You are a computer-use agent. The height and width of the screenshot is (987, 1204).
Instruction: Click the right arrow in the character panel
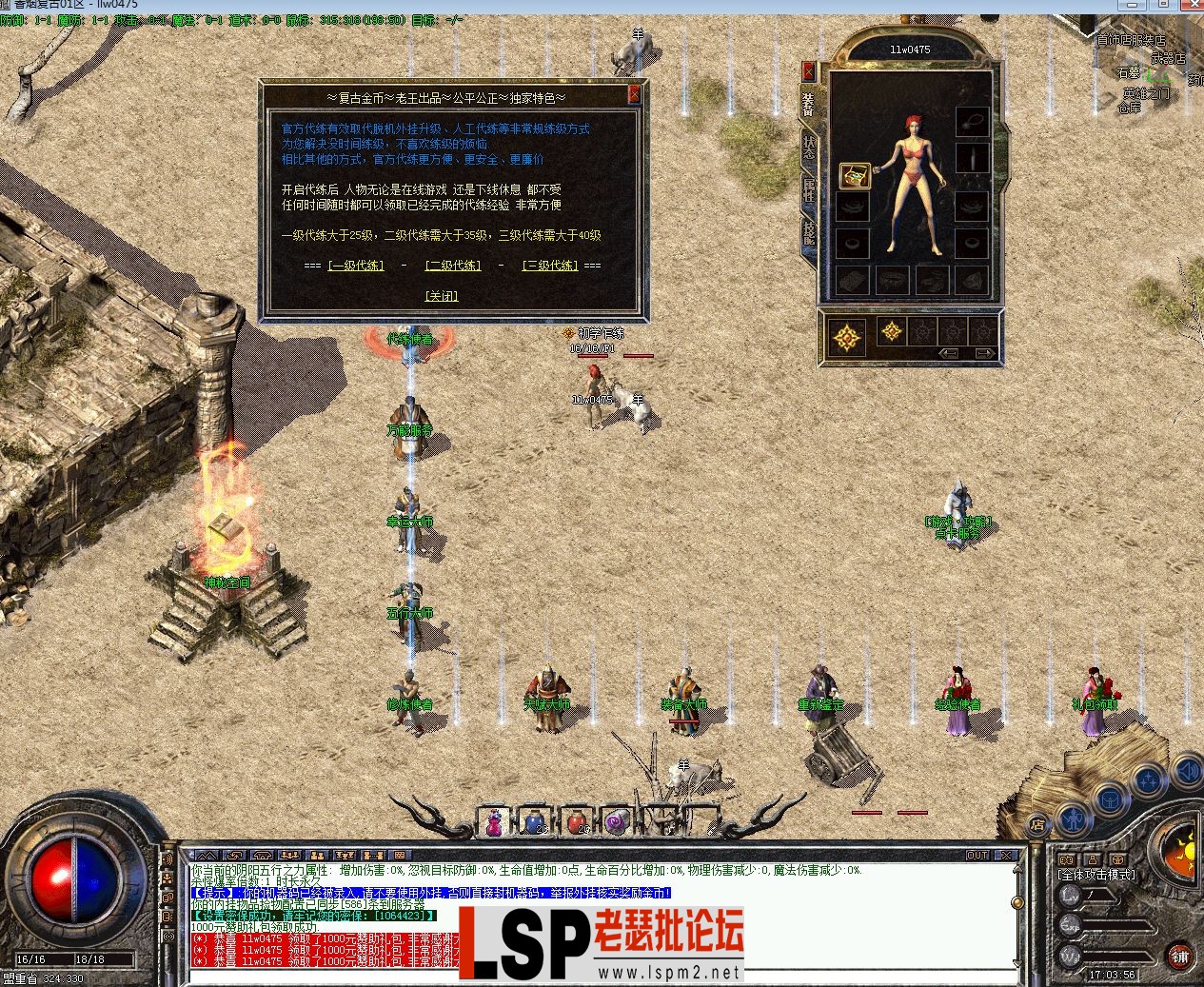coord(984,353)
